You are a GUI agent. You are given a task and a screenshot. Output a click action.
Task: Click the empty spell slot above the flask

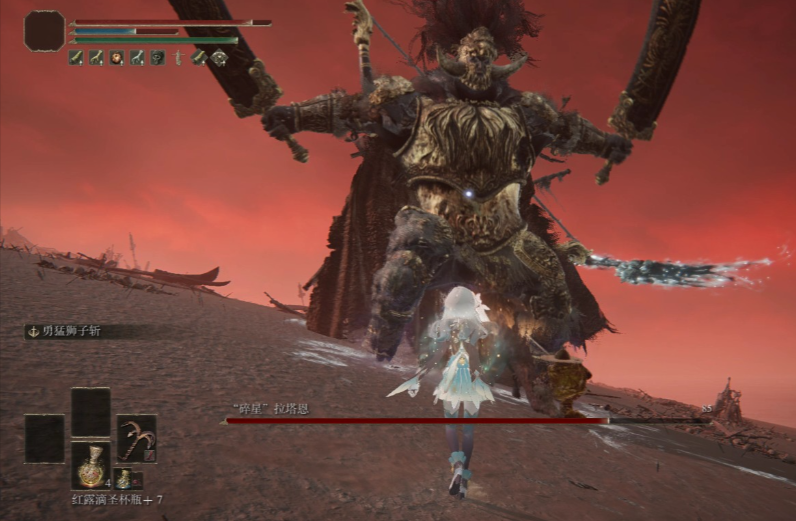[91, 411]
